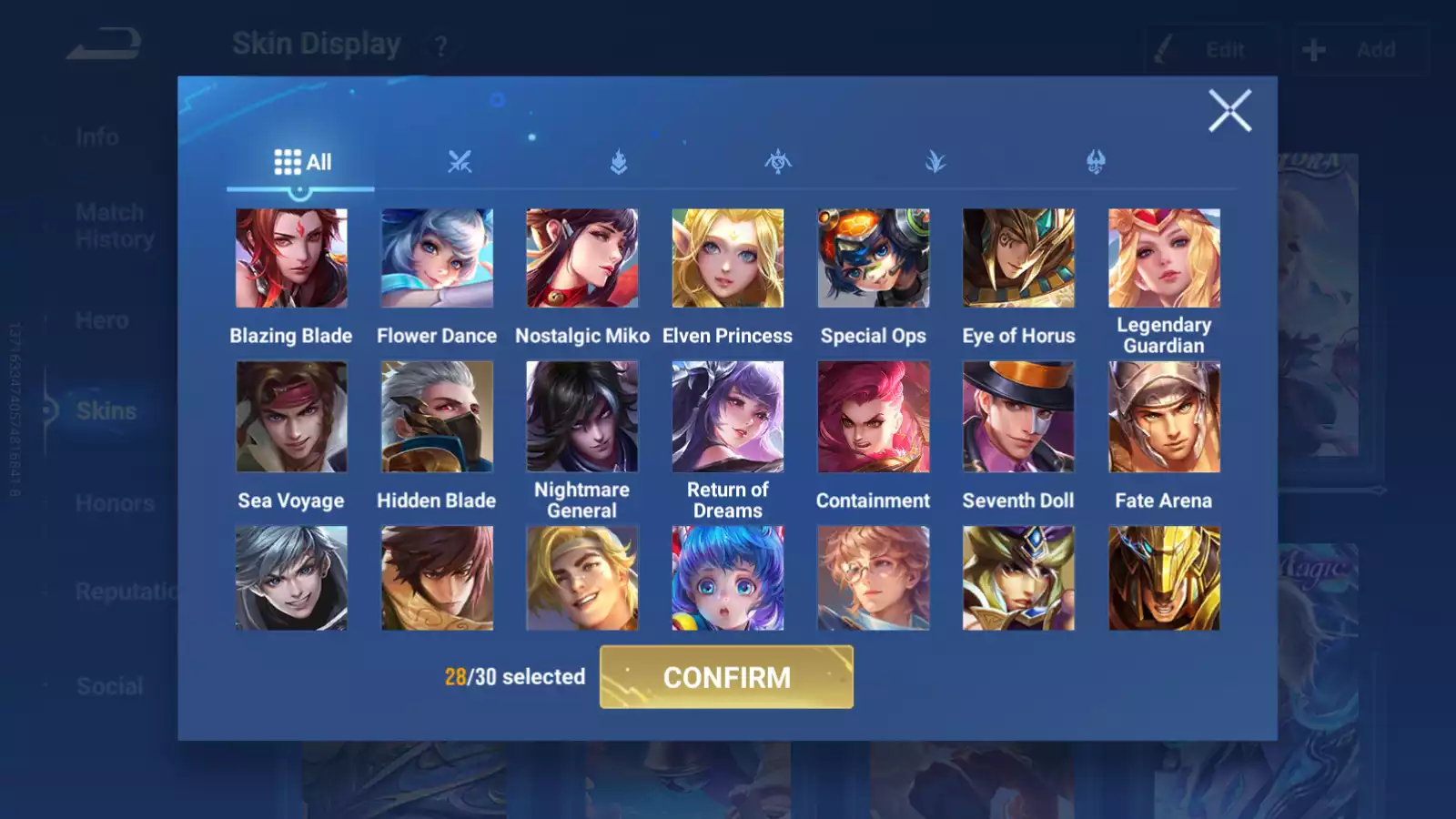This screenshot has width=1456, height=819.
Task: Toggle selection of the Elven Princess skin
Action: 727,258
